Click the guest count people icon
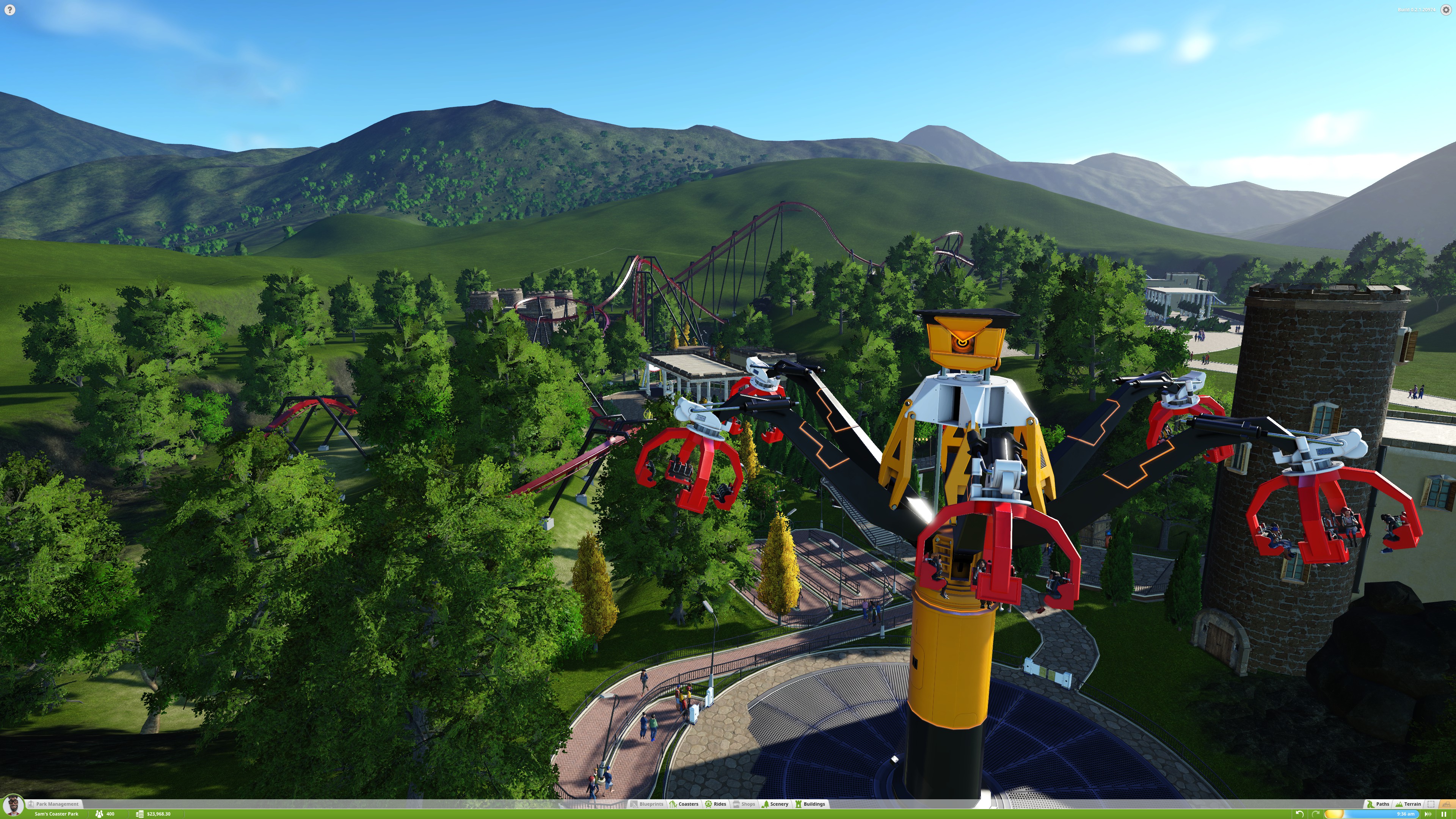The image size is (1456, 819). [x=99, y=814]
